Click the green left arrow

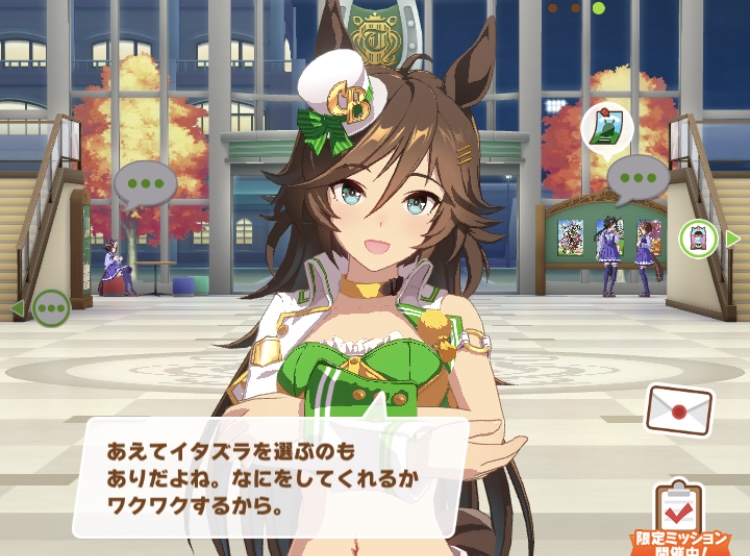pyautogui.click(x=17, y=308)
